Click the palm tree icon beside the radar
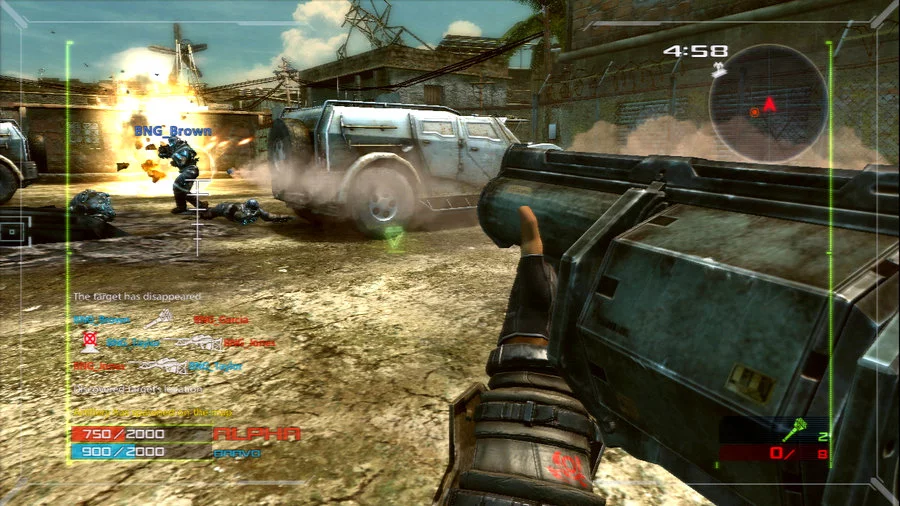The width and height of the screenshot is (900, 506). 717,71
